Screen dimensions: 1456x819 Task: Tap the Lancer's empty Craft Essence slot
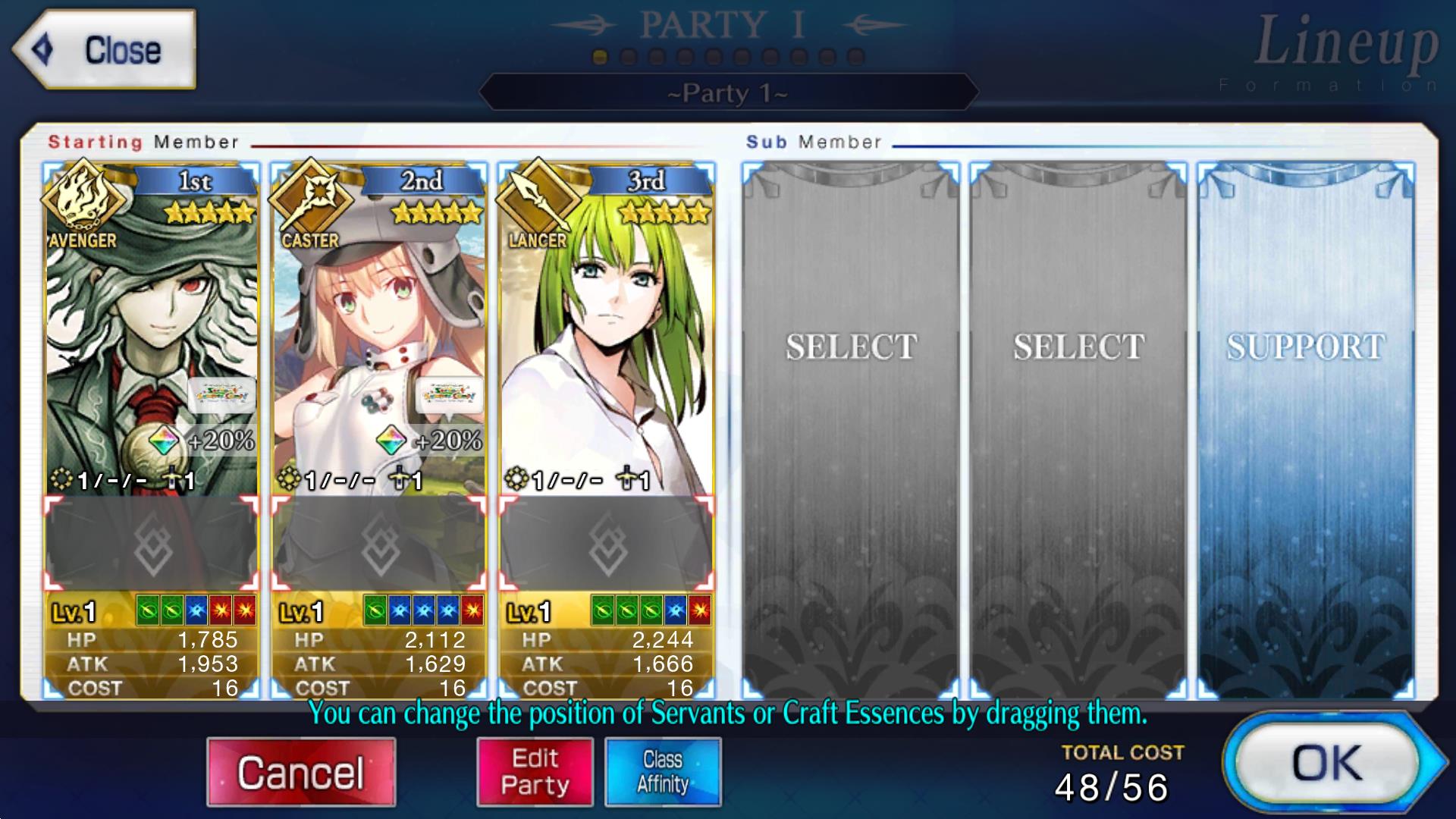[606, 544]
